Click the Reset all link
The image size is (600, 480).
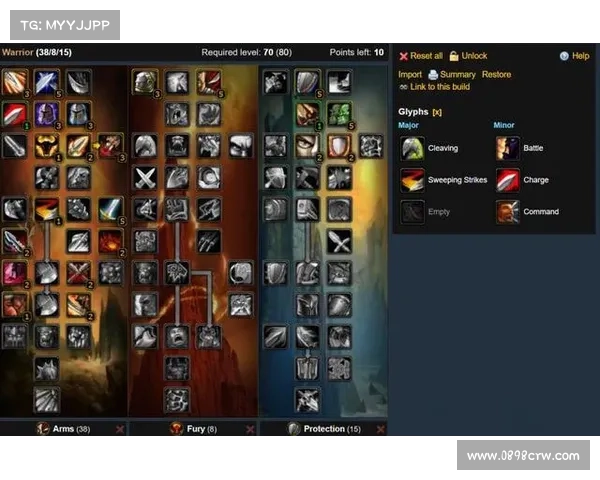(x=426, y=56)
